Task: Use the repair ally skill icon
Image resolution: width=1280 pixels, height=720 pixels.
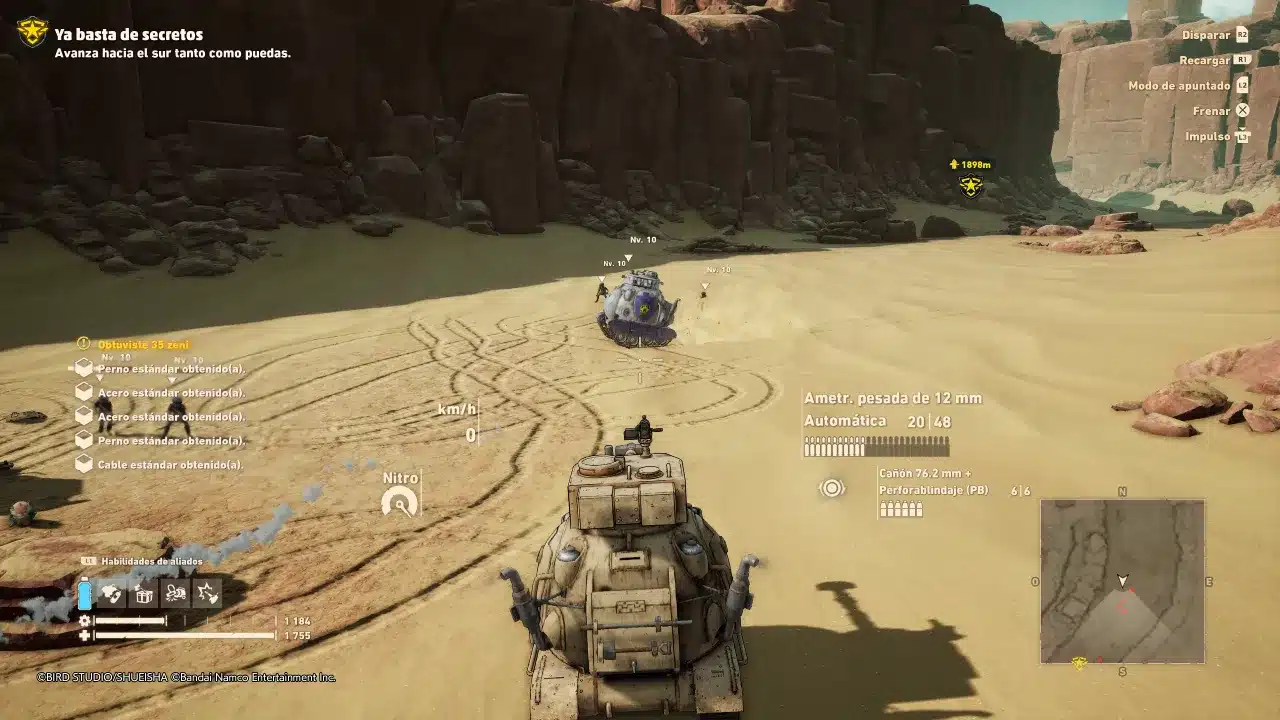Action: coord(175,593)
